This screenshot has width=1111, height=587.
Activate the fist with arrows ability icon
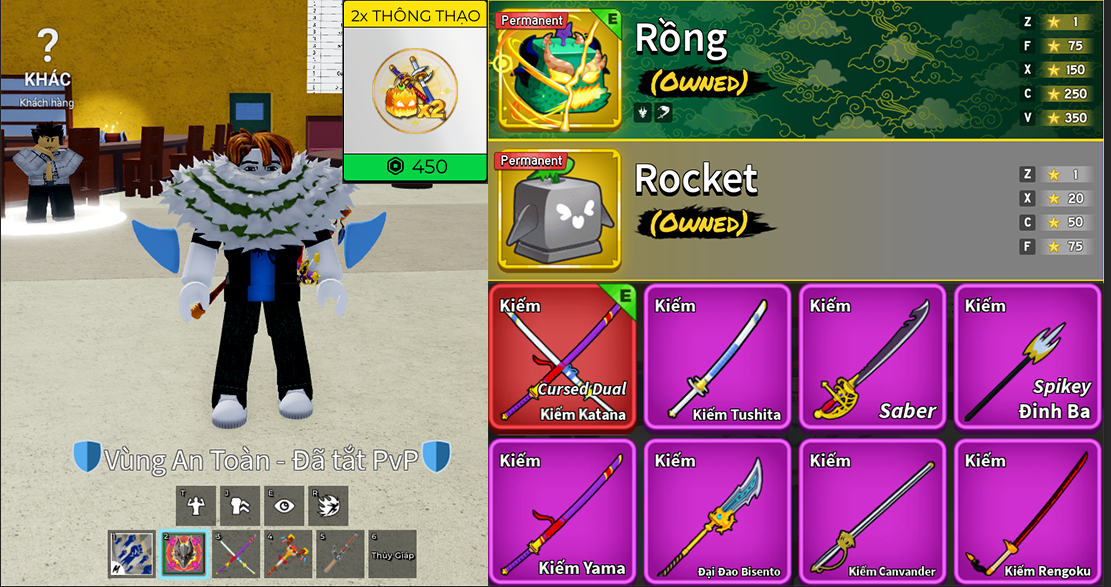241,506
